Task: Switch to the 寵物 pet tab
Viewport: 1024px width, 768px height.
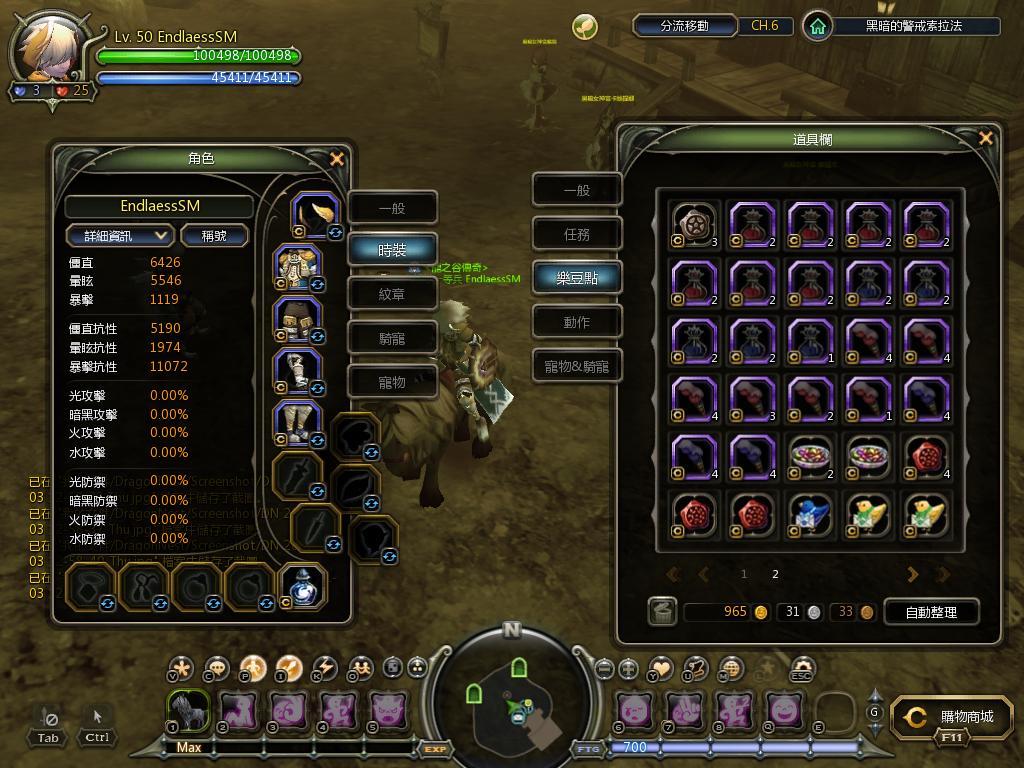Action: tap(392, 382)
